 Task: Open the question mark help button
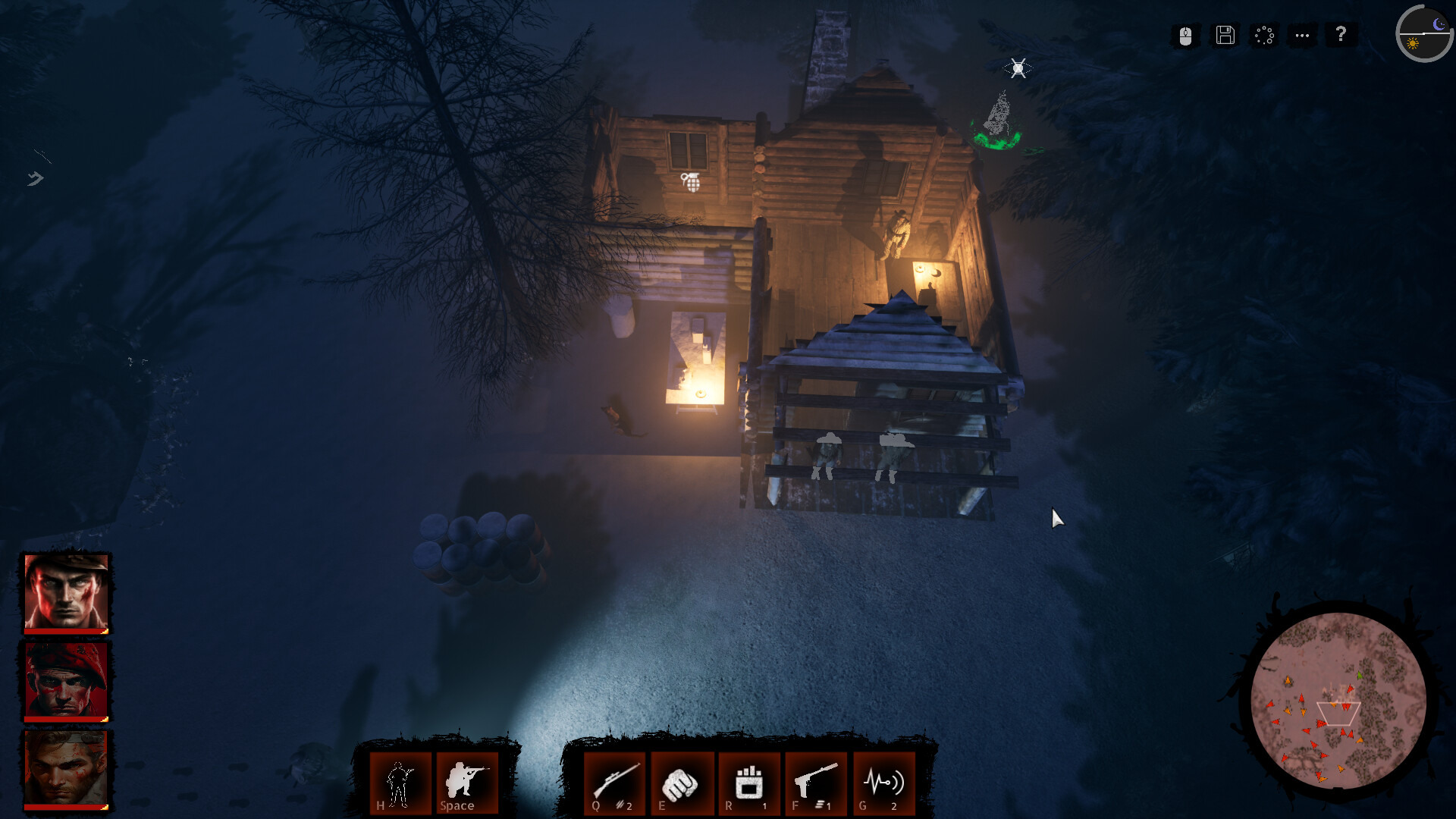click(x=1341, y=35)
